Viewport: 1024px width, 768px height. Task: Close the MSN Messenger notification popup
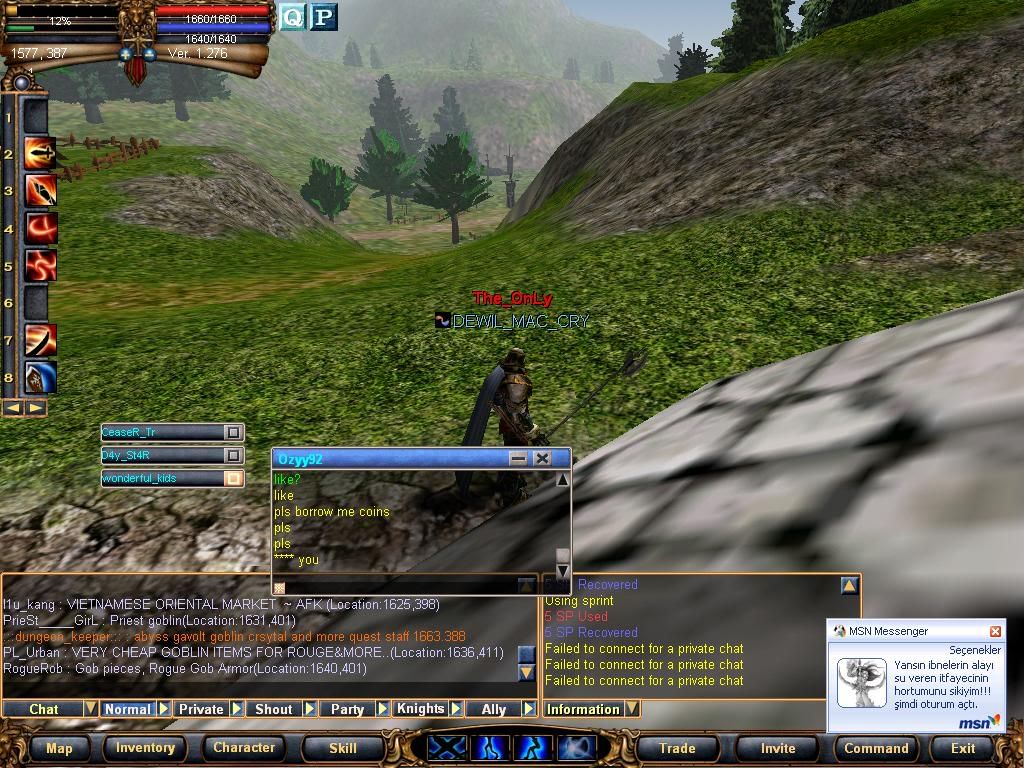(995, 631)
